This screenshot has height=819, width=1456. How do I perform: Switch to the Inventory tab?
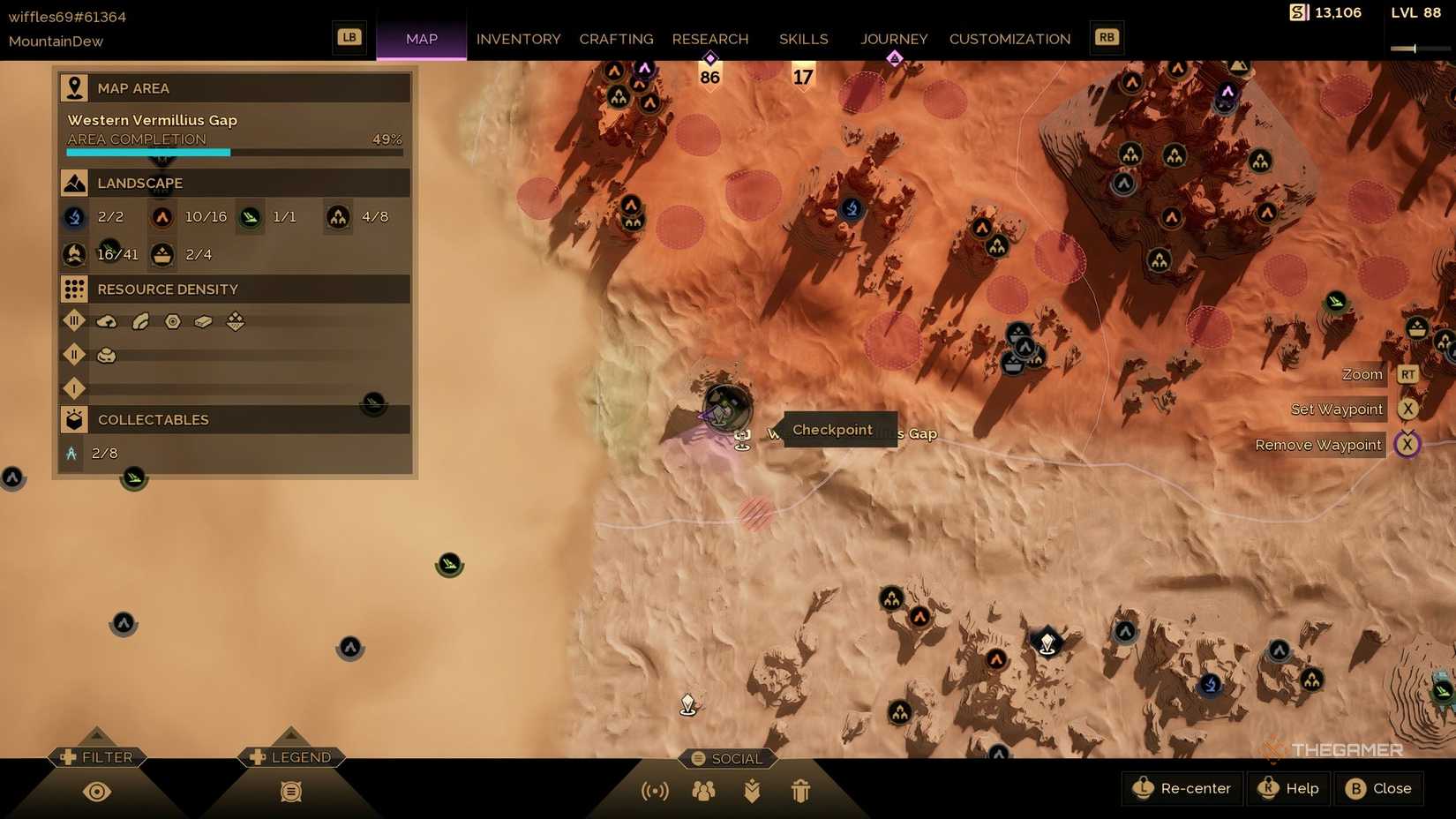[x=518, y=39]
